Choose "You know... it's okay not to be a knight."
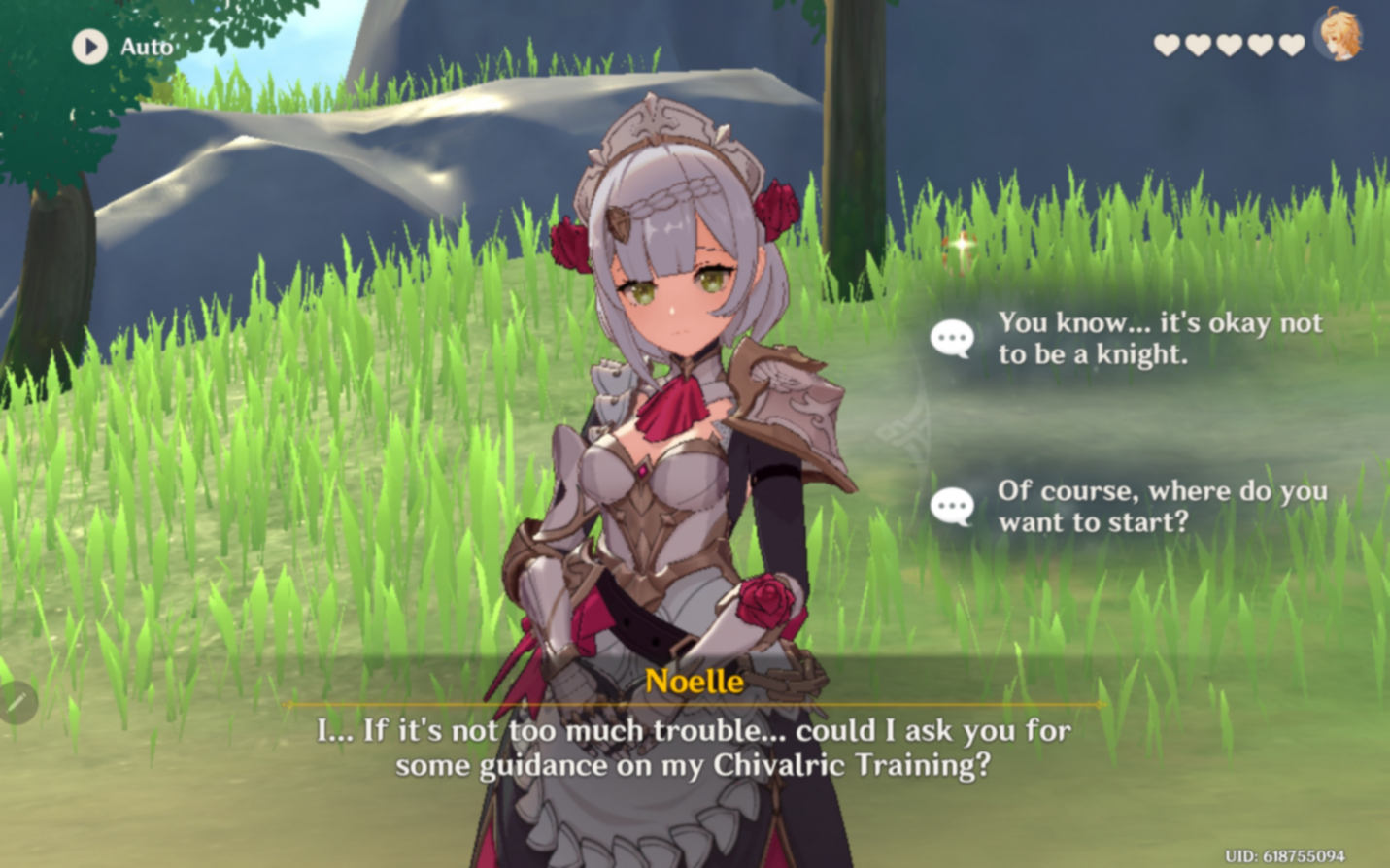The height and width of the screenshot is (868, 1390). 1159,339
